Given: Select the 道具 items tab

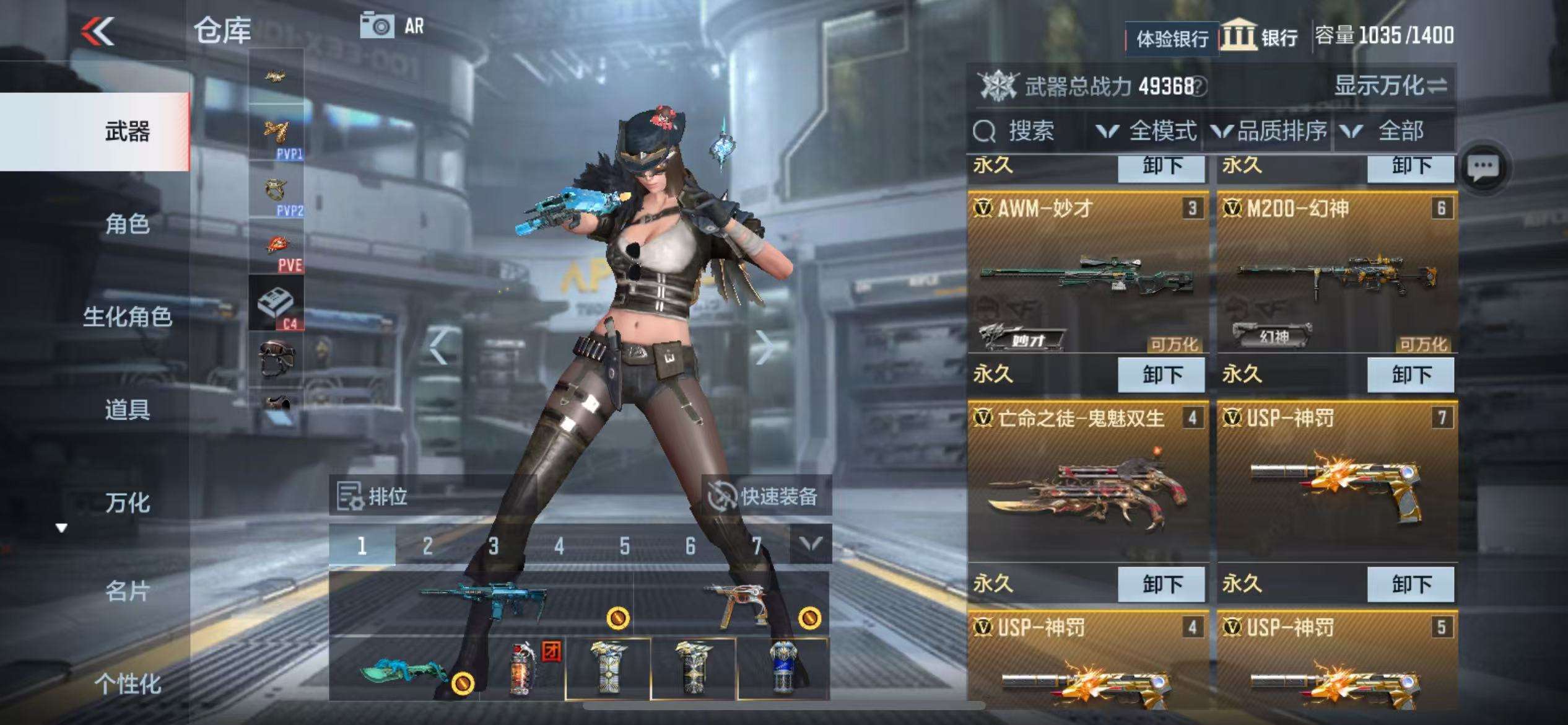Looking at the screenshot, I should [x=127, y=410].
